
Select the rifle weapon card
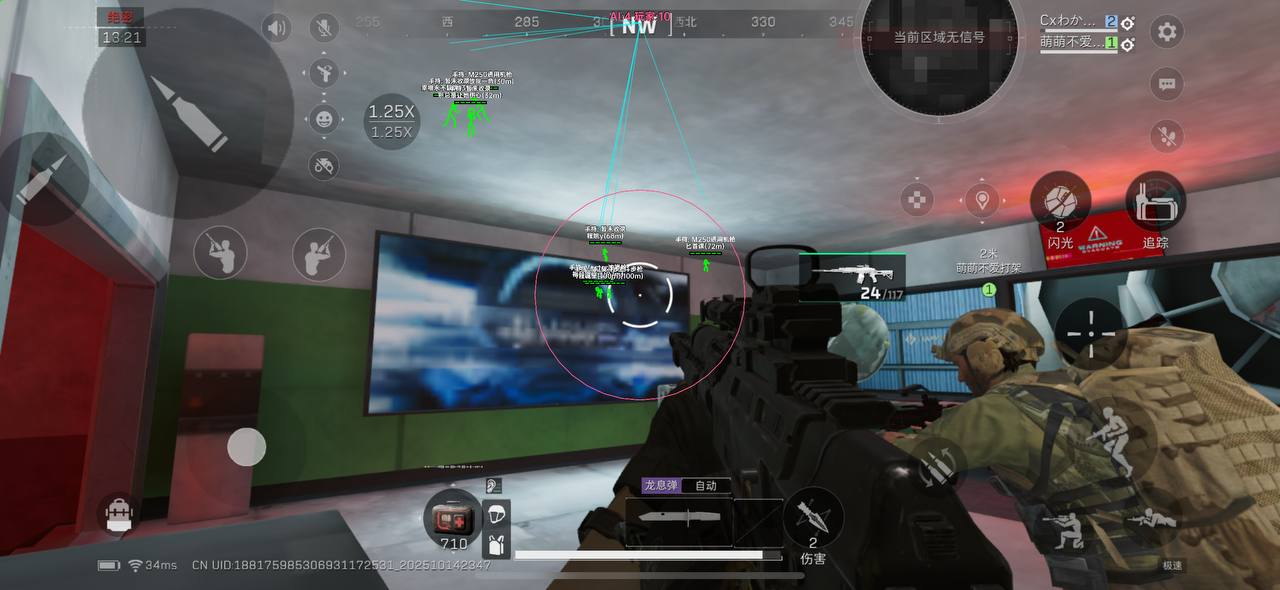pos(852,277)
